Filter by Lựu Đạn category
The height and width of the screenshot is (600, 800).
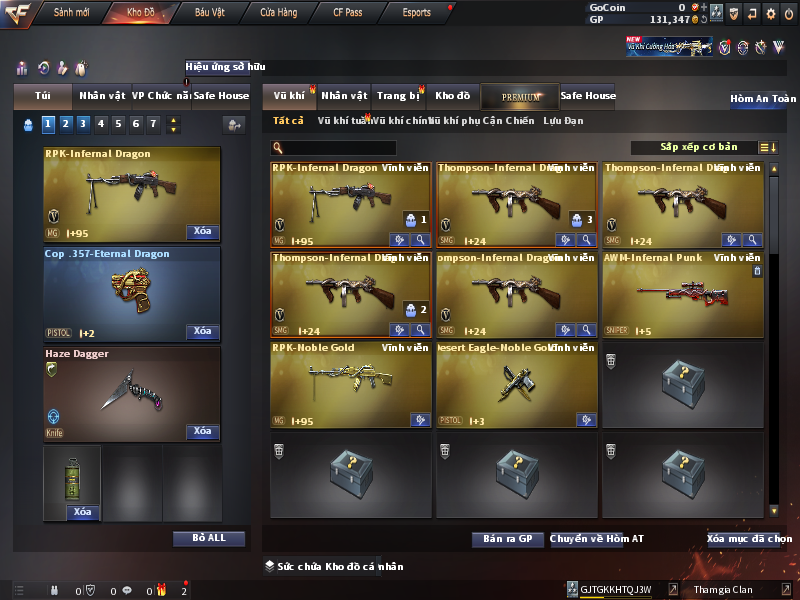point(563,121)
